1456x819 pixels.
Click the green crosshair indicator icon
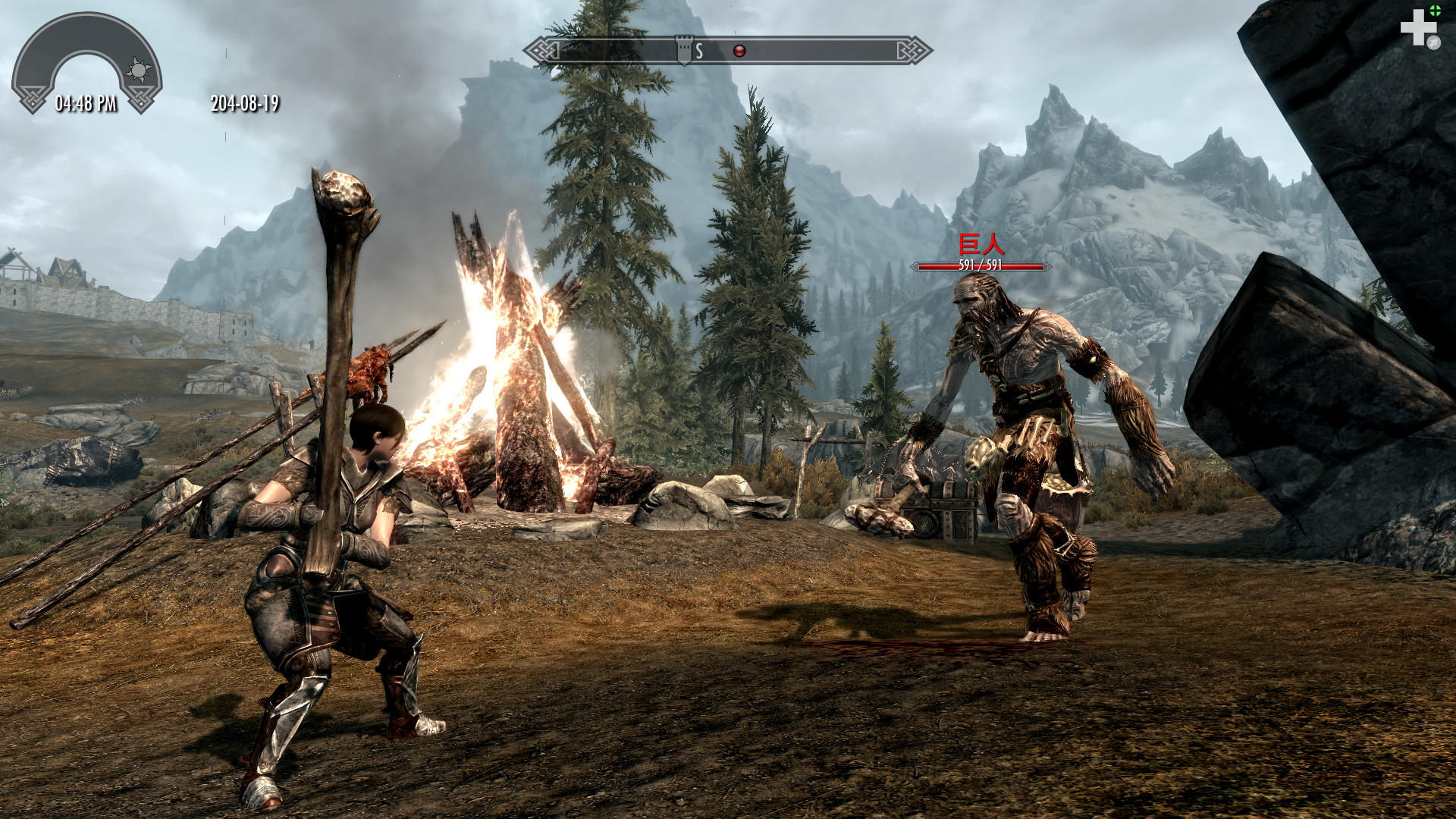point(1436,10)
